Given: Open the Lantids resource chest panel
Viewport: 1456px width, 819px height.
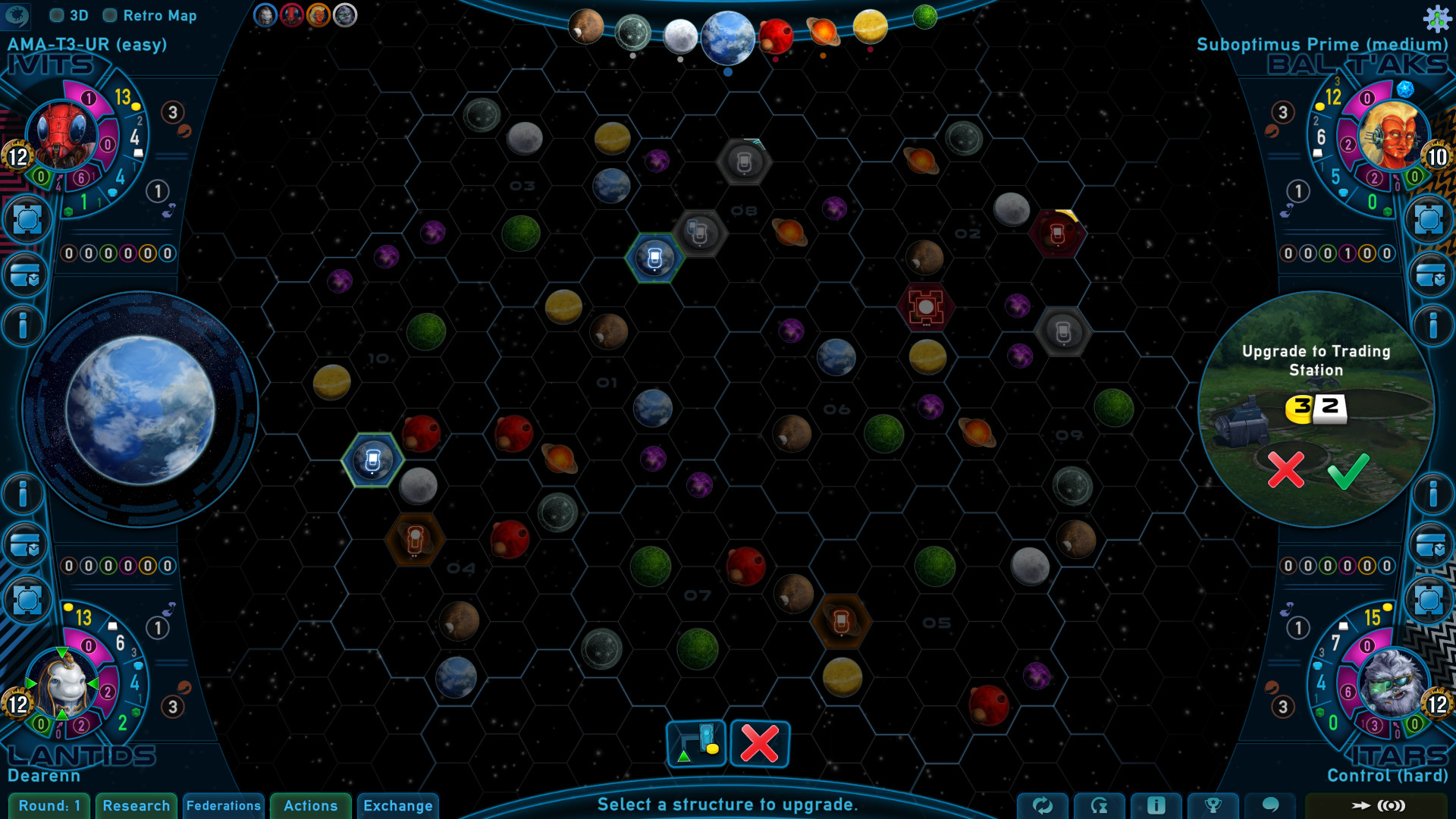Looking at the screenshot, I should click(x=27, y=545).
